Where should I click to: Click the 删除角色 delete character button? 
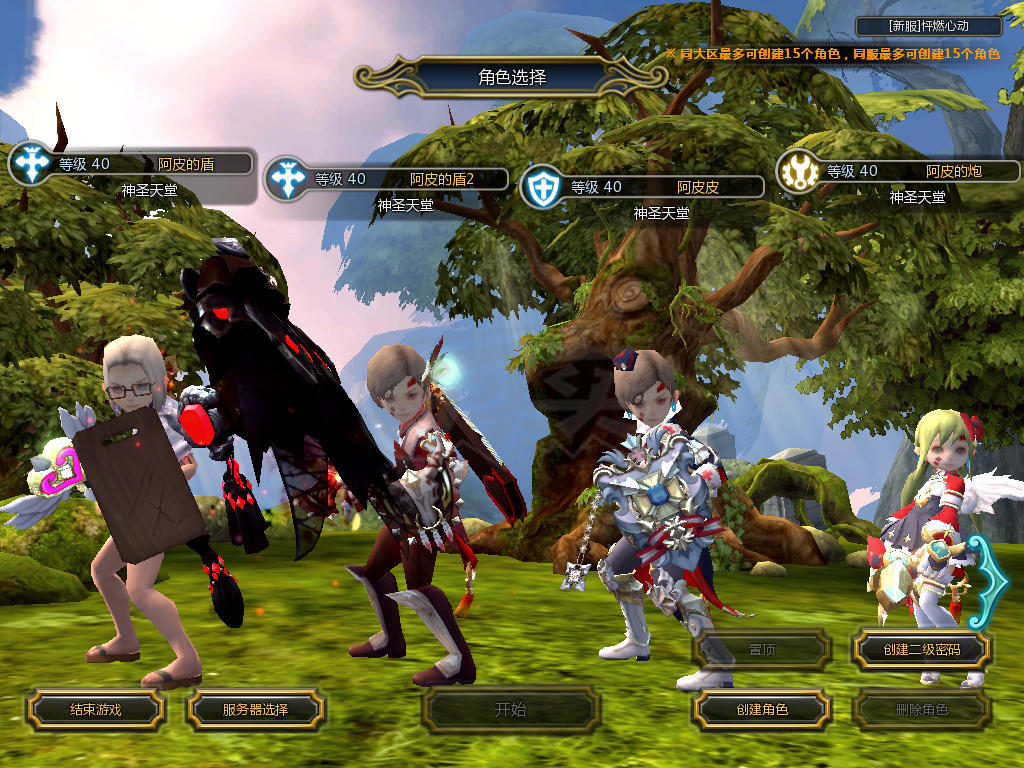[x=921, y=710]
